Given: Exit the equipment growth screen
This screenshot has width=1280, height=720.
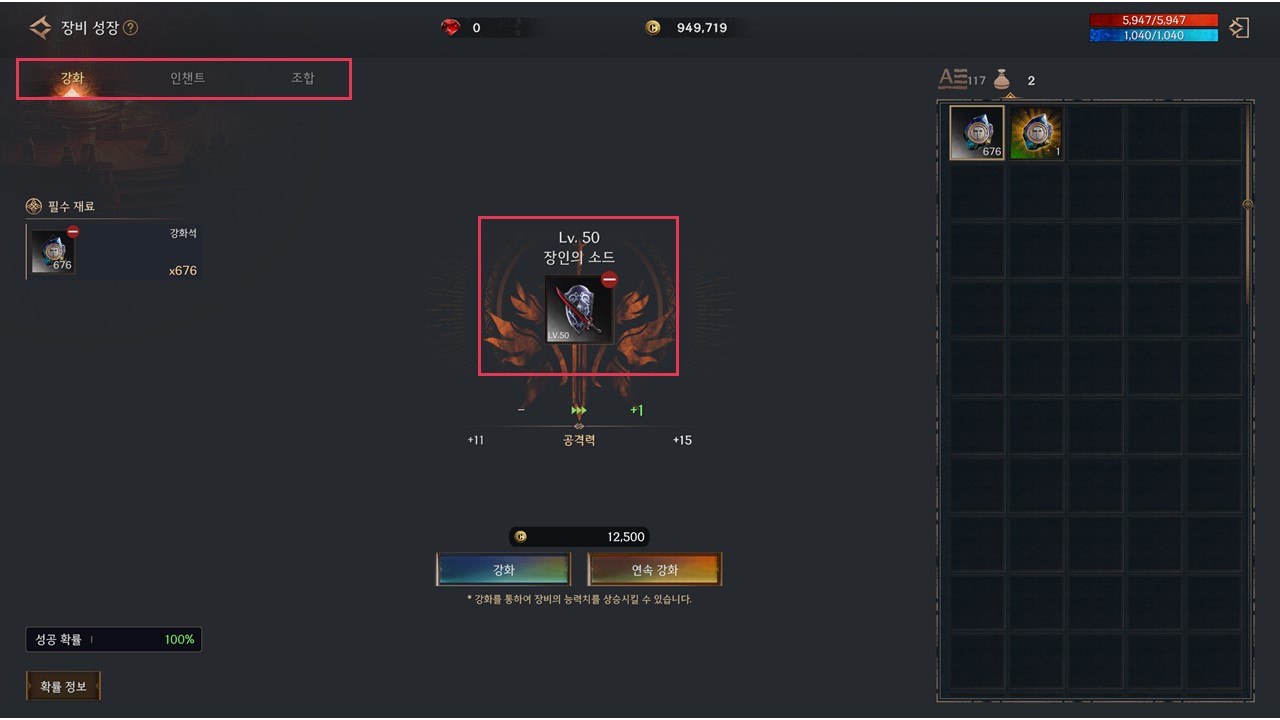Looking at the screenshot, I should tap(1240, 28).
